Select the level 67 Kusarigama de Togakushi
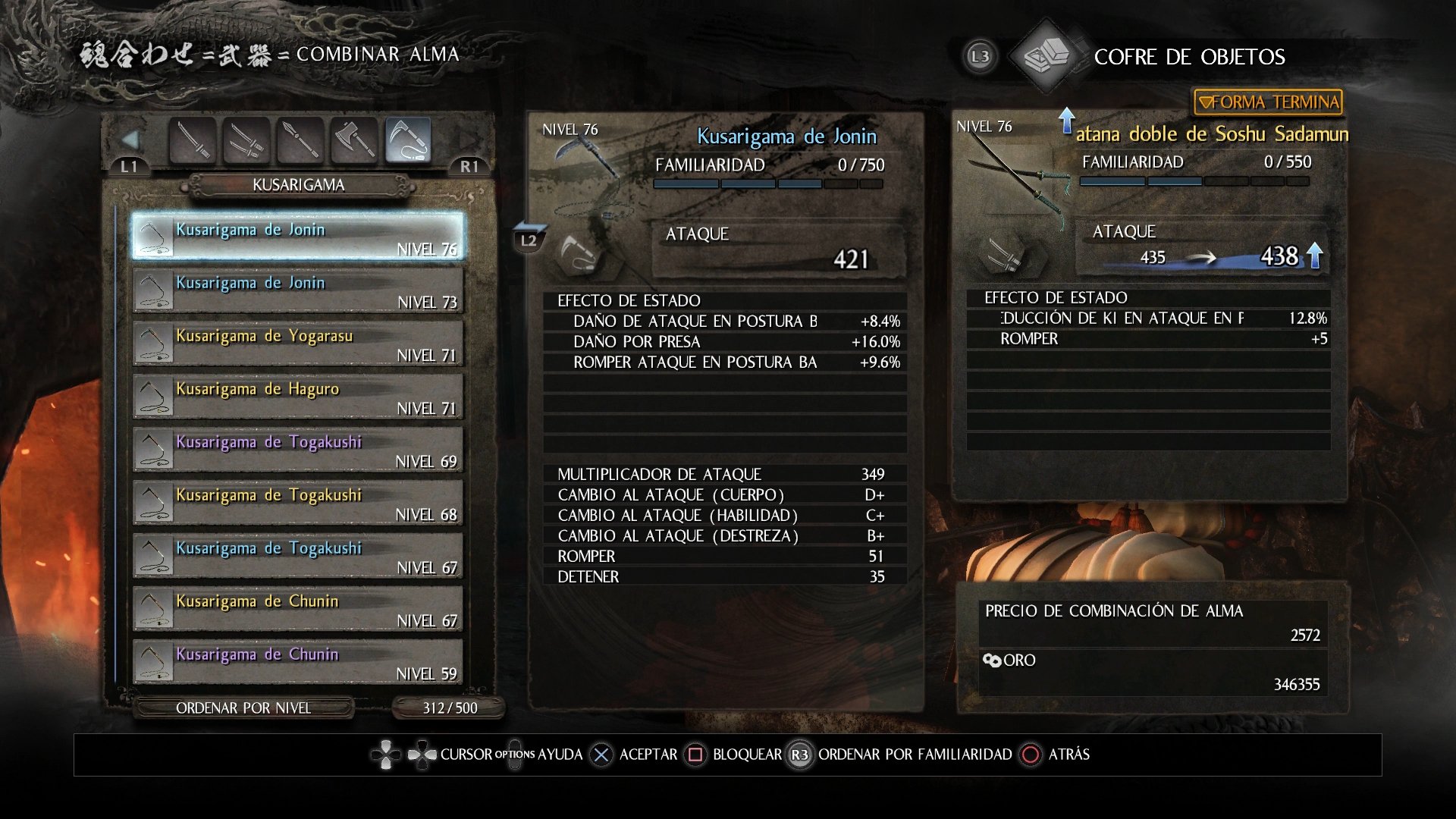Viewport: 1456px width, 819px height. pos(297,556)
